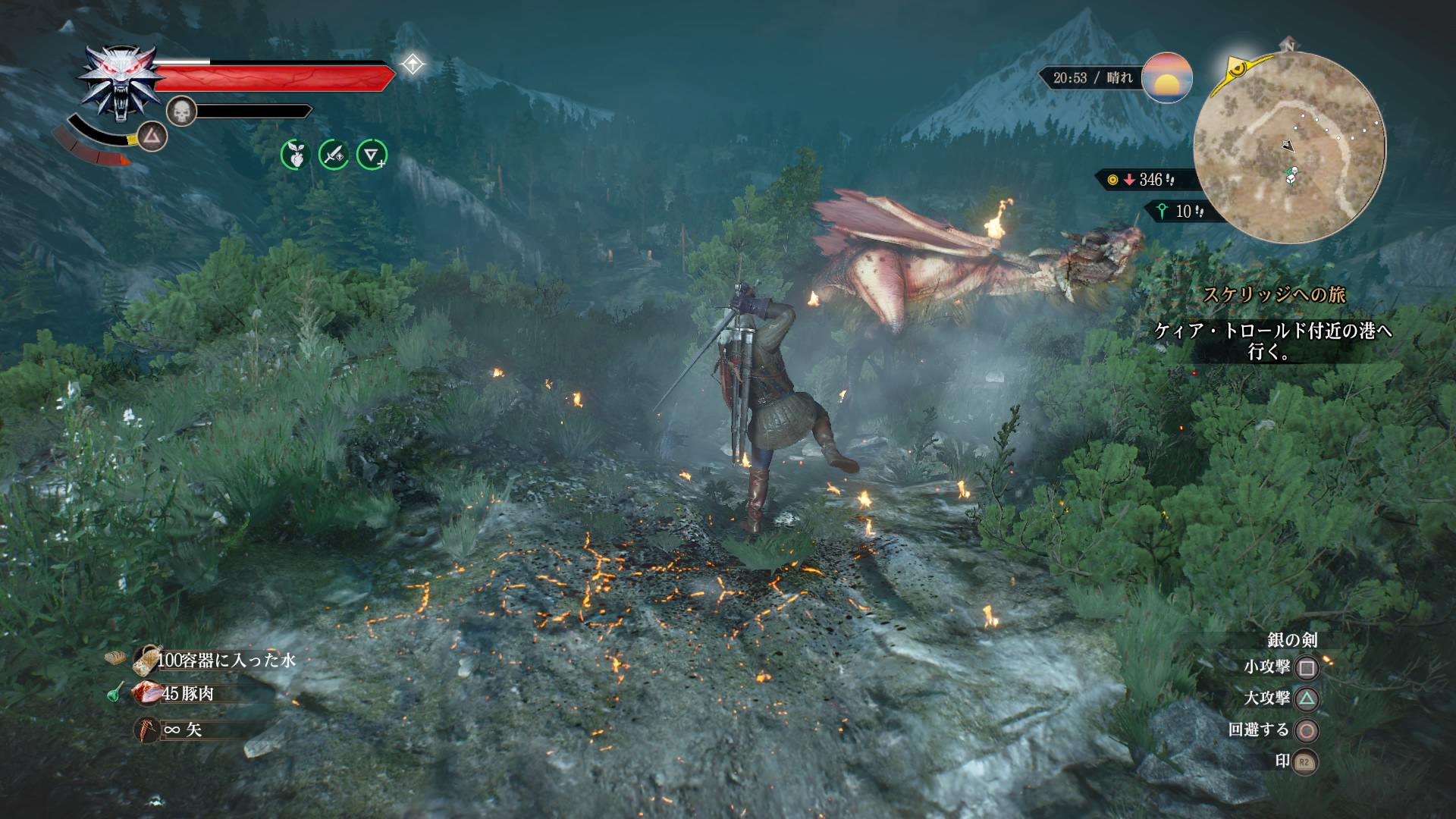Click the heart with leaves buff icon
Screen dimensions: 1456x819
tap(295, 155)
